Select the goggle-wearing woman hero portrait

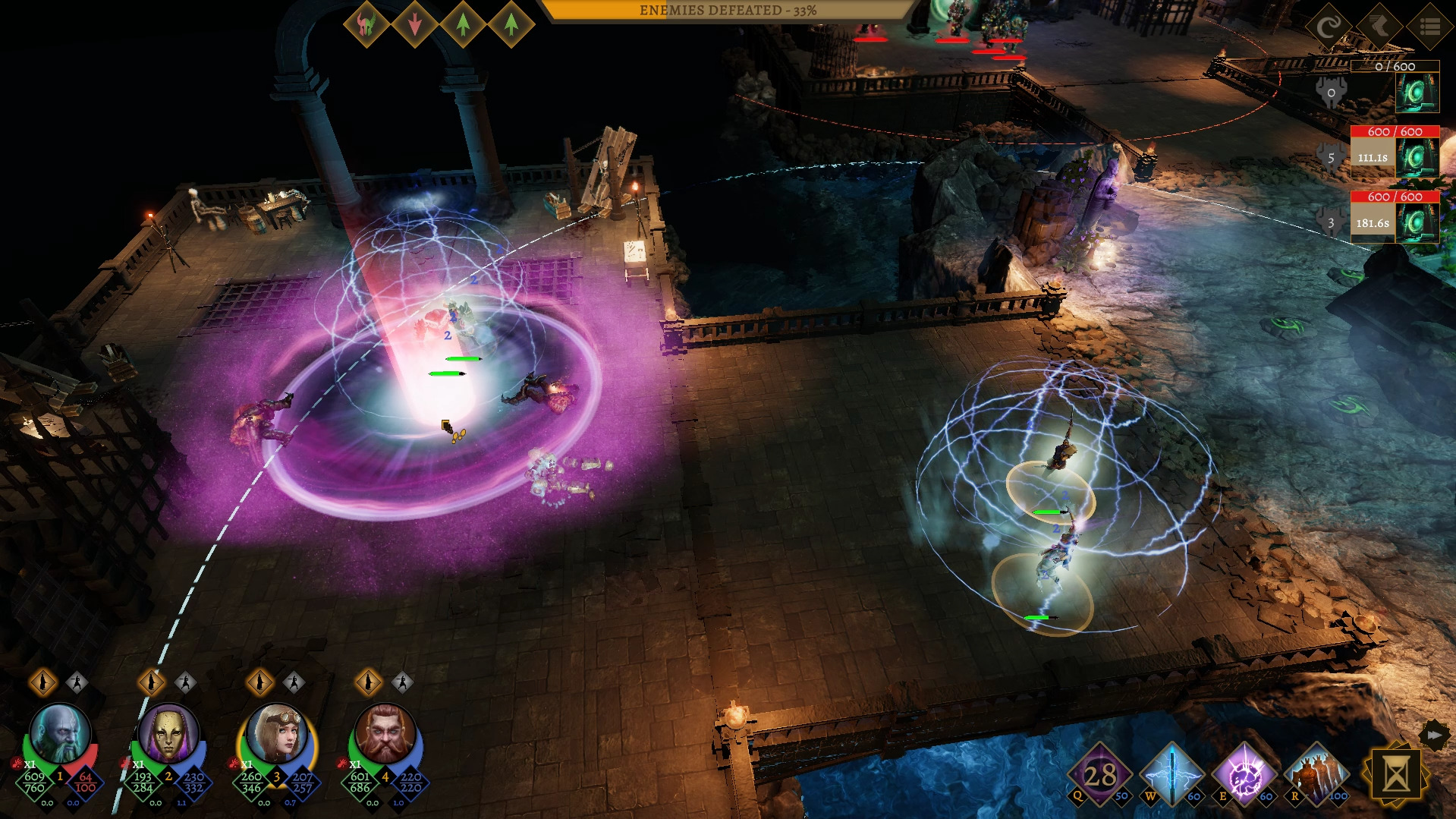[276, 733]
